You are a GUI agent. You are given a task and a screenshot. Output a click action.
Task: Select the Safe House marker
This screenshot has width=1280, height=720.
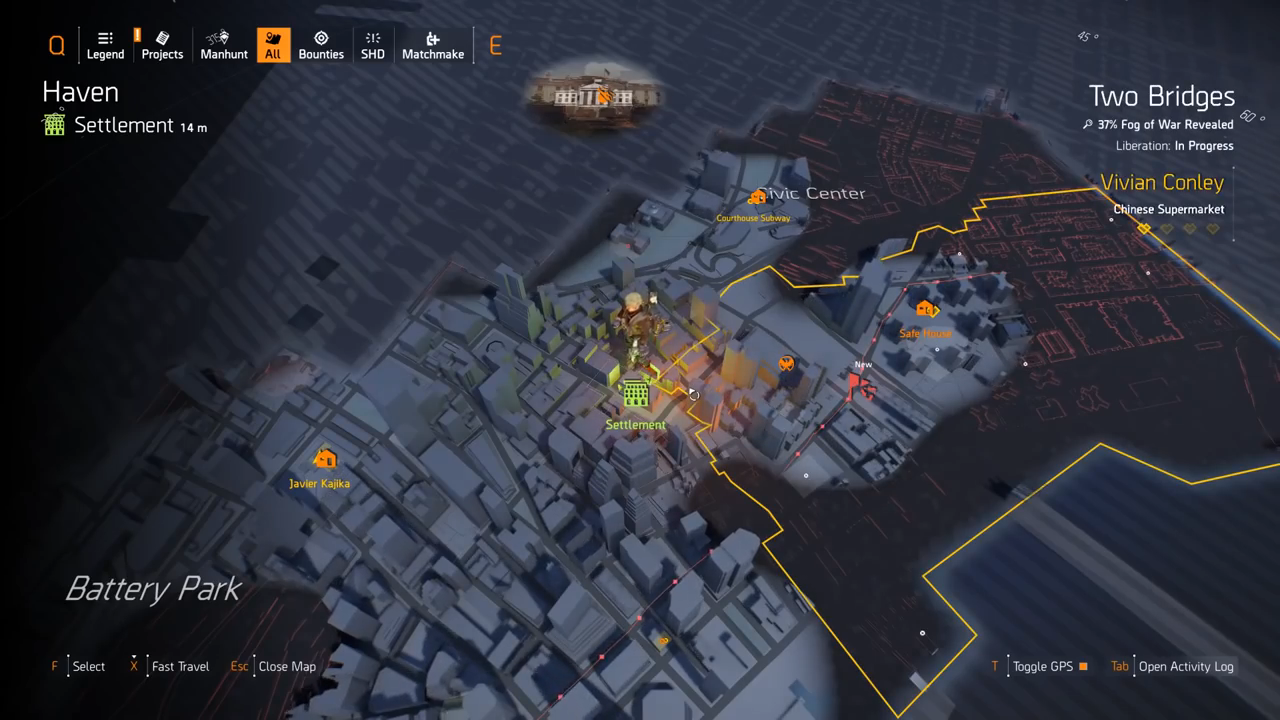926,310
